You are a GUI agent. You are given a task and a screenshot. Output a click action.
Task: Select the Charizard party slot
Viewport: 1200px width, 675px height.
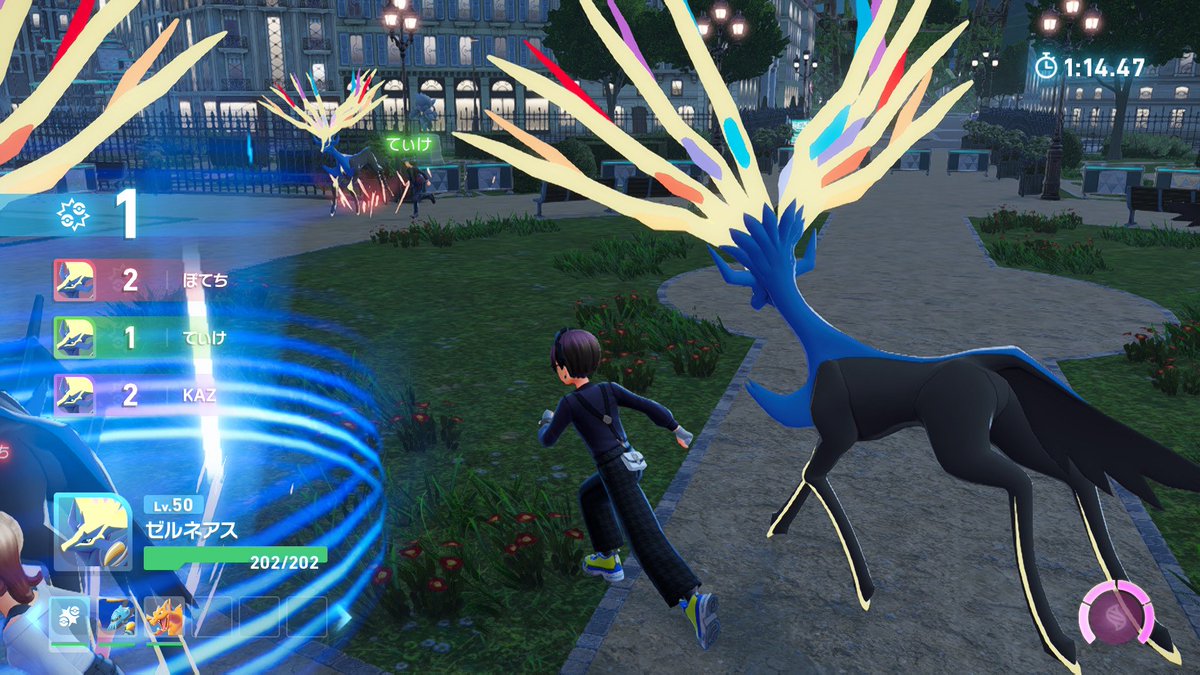pos(164,617)
